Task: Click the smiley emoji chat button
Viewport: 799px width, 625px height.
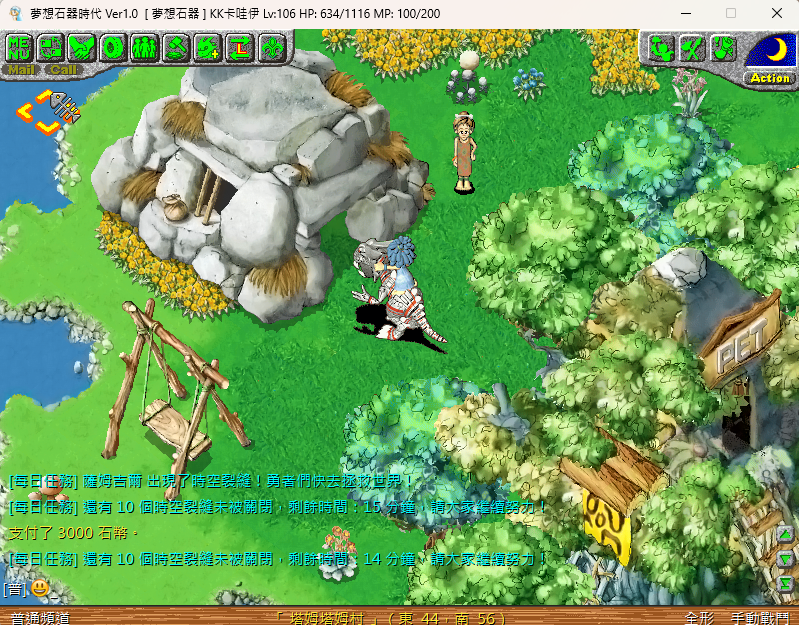Action: pyautogui.click(x=39, y=588)
